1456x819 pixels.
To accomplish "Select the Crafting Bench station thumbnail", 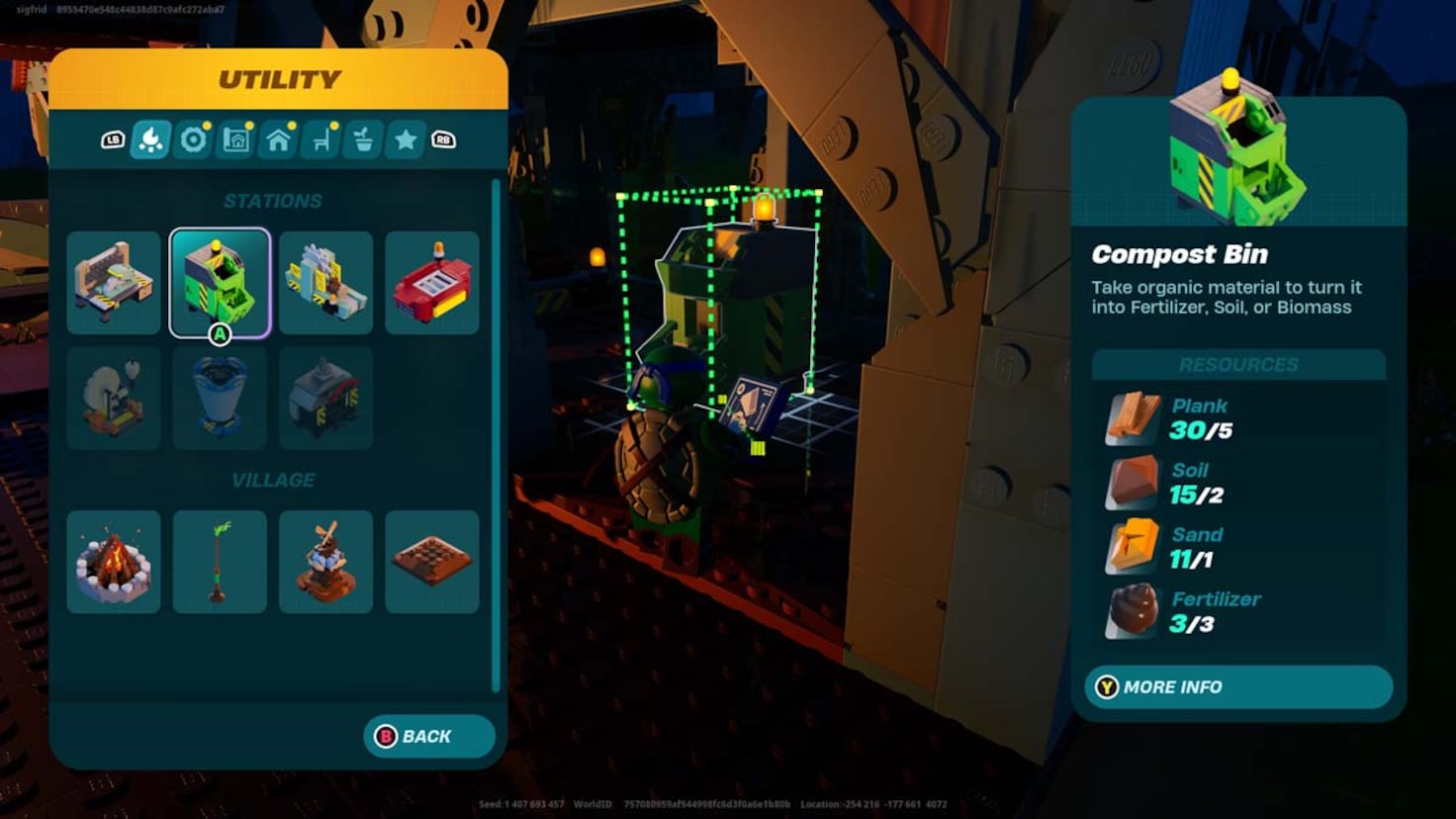I will 113,282.
